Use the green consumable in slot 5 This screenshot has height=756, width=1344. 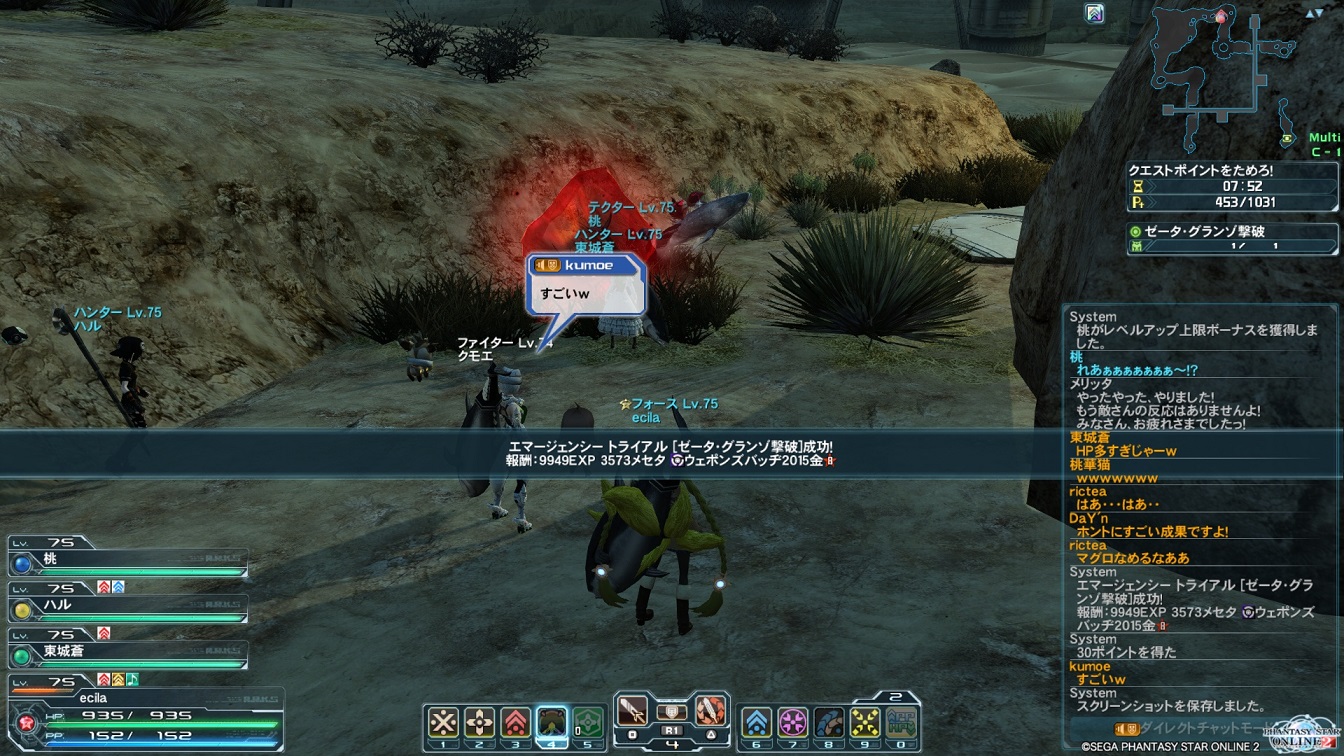(588, 722)
